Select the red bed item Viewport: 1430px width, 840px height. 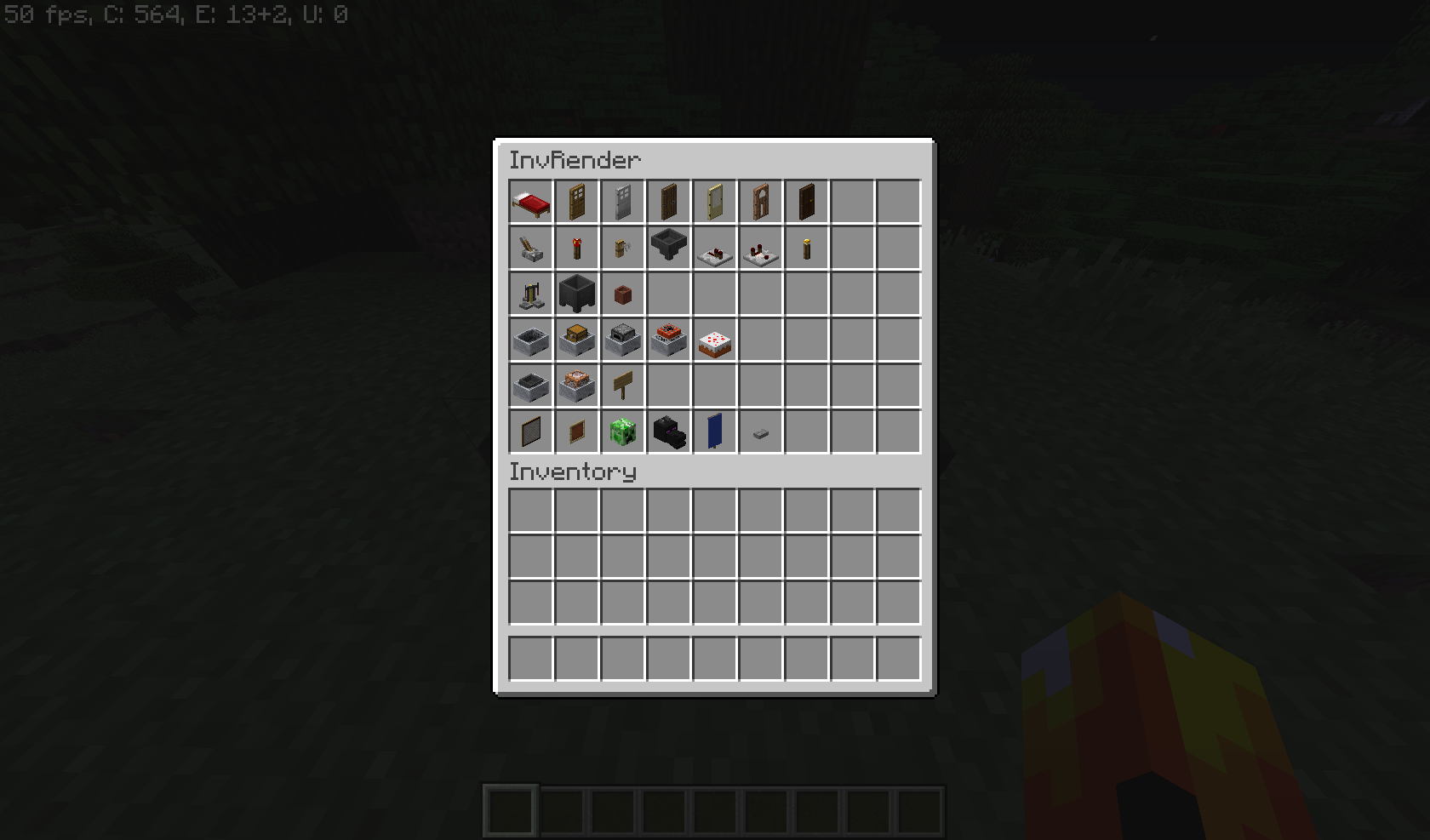pyautogui.click(x=530, y=202)
